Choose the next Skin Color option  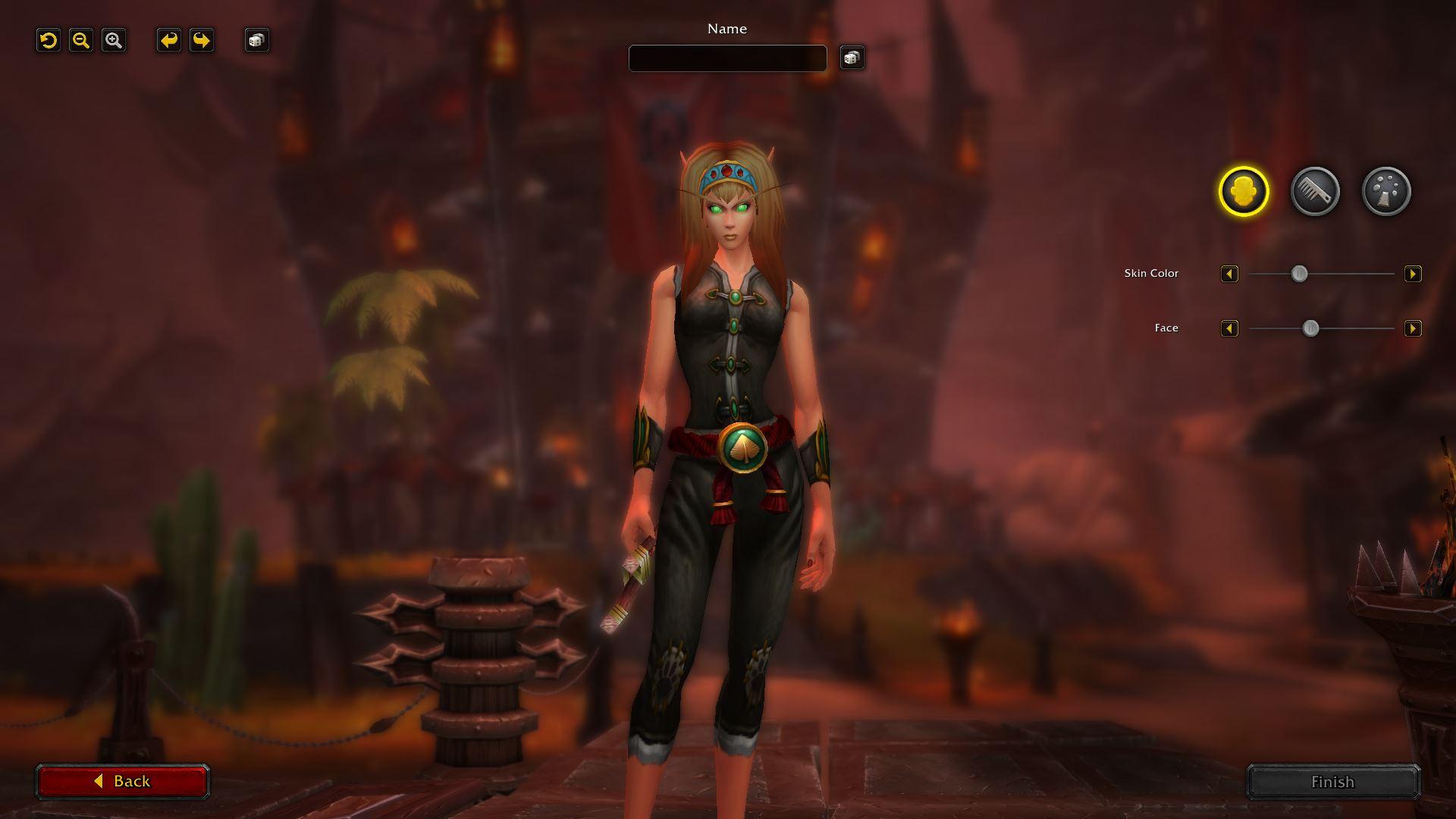tap(1413, 274)
